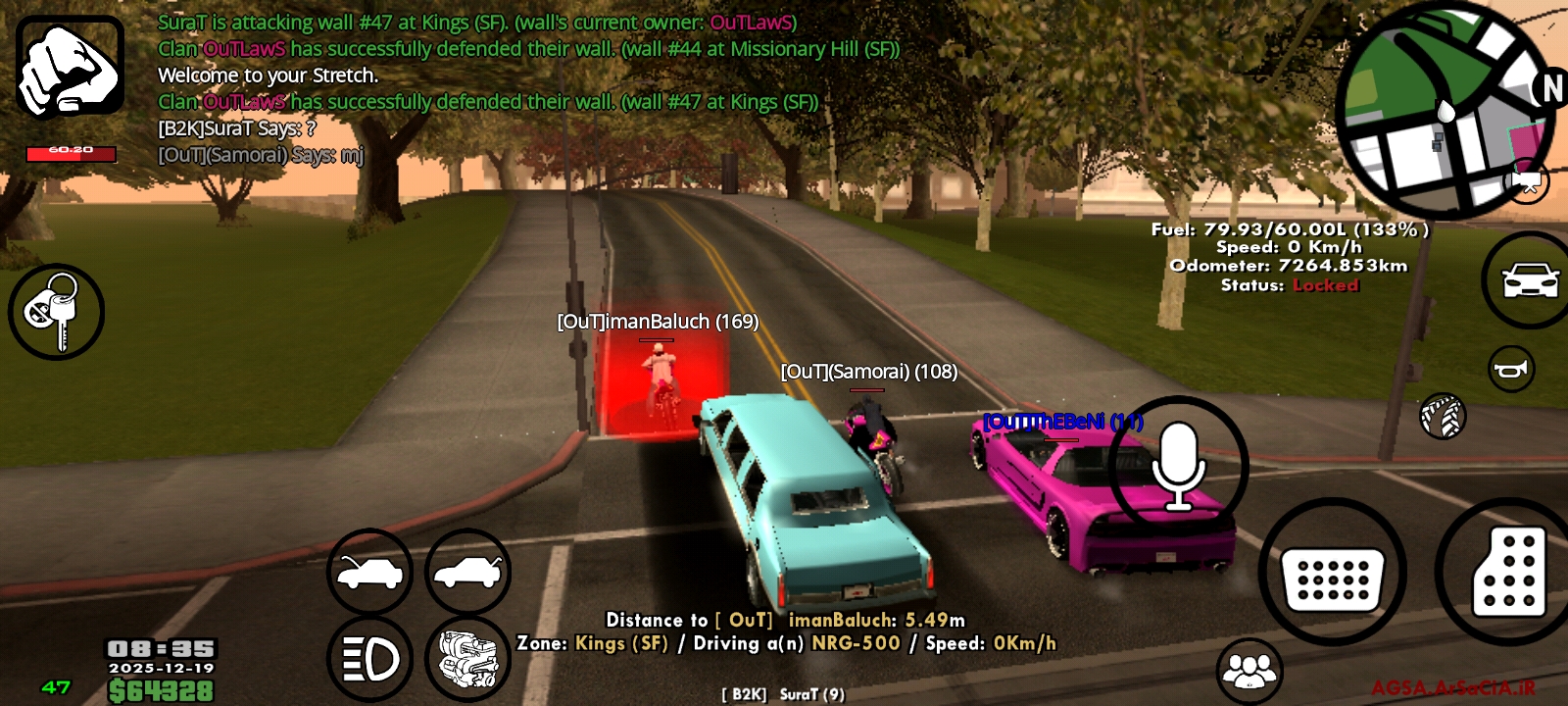Toggle the car key lock button
This screenshot has height=706, width=1568.
[x=56, y=312]
